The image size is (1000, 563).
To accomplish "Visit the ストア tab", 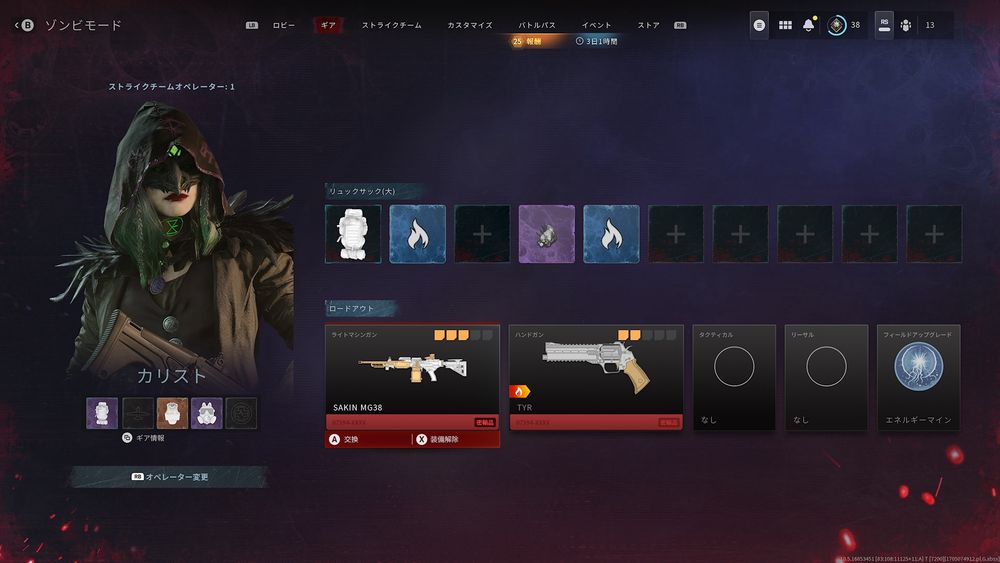I will point(648,25).
